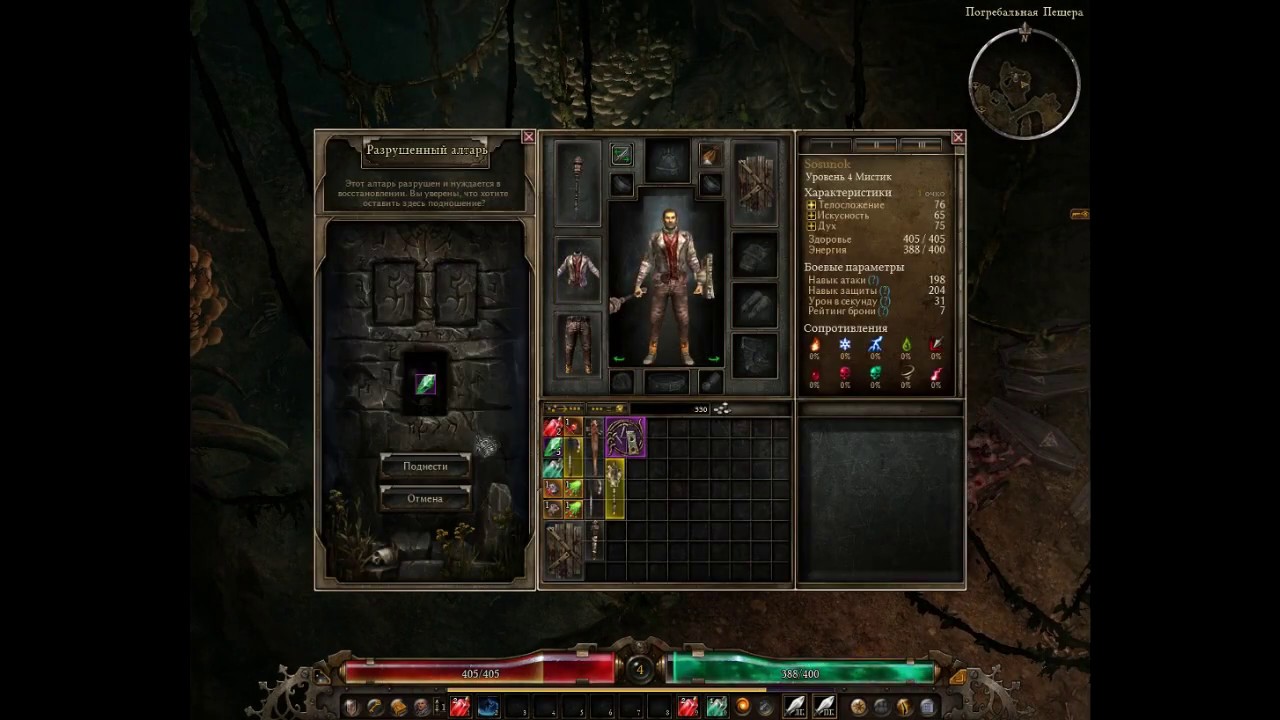Expand the Телосложение attribute details
The width and height of the screenshot is (1280, 720).
pyautogui.click(x=812, y=205)
